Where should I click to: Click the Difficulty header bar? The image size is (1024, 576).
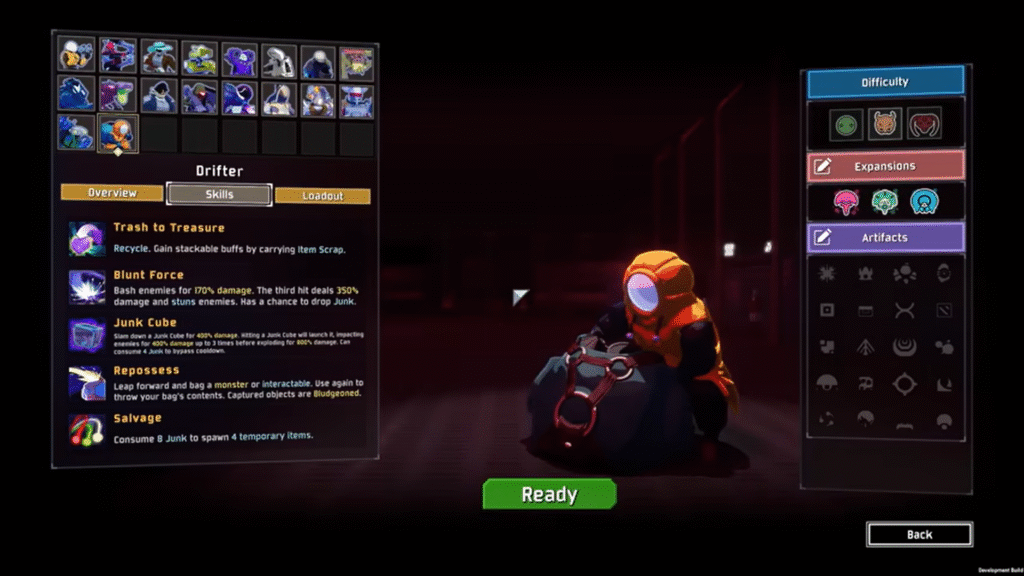[x=885, y=82]
